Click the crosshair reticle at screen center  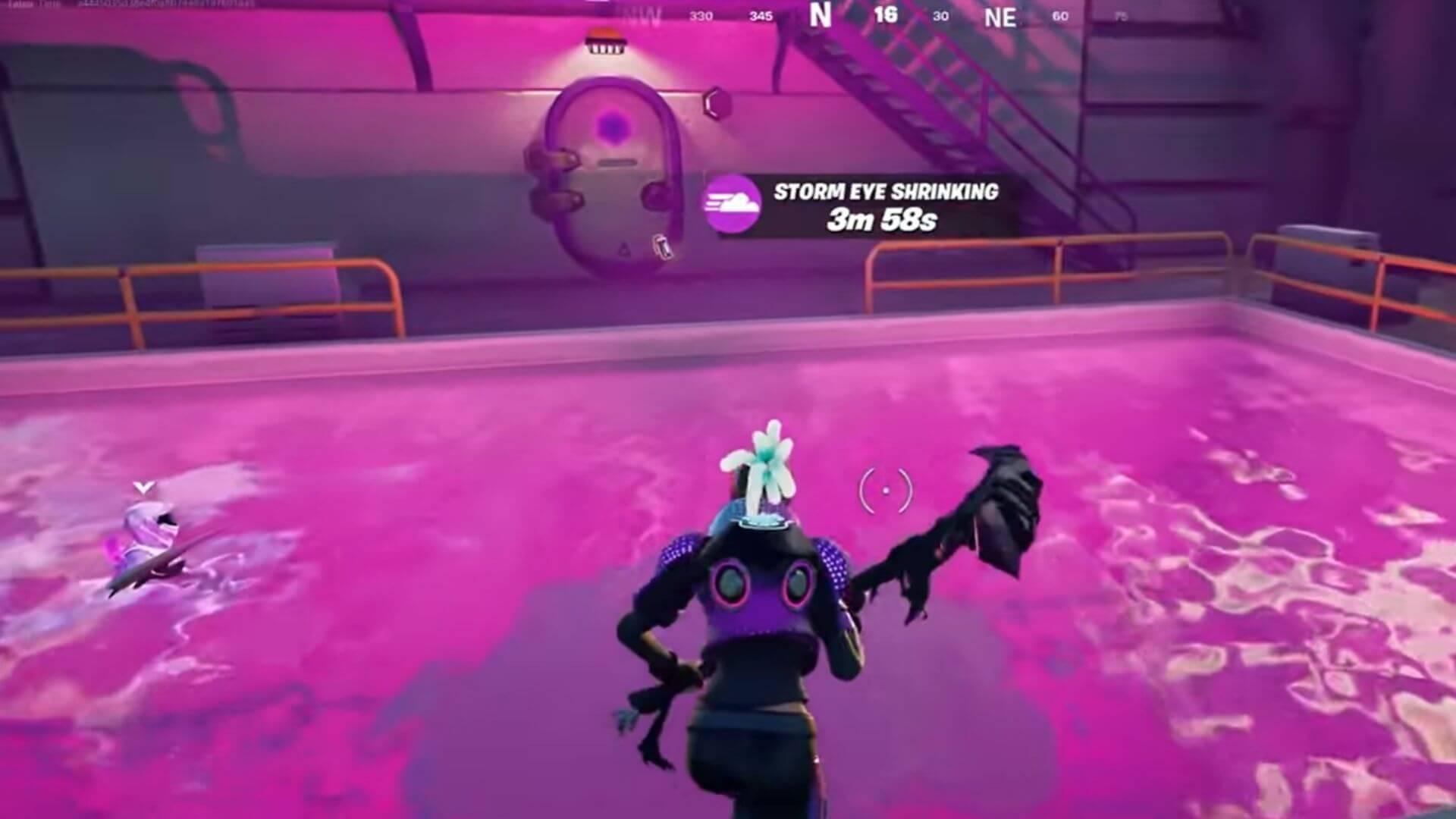coord(886,492)
